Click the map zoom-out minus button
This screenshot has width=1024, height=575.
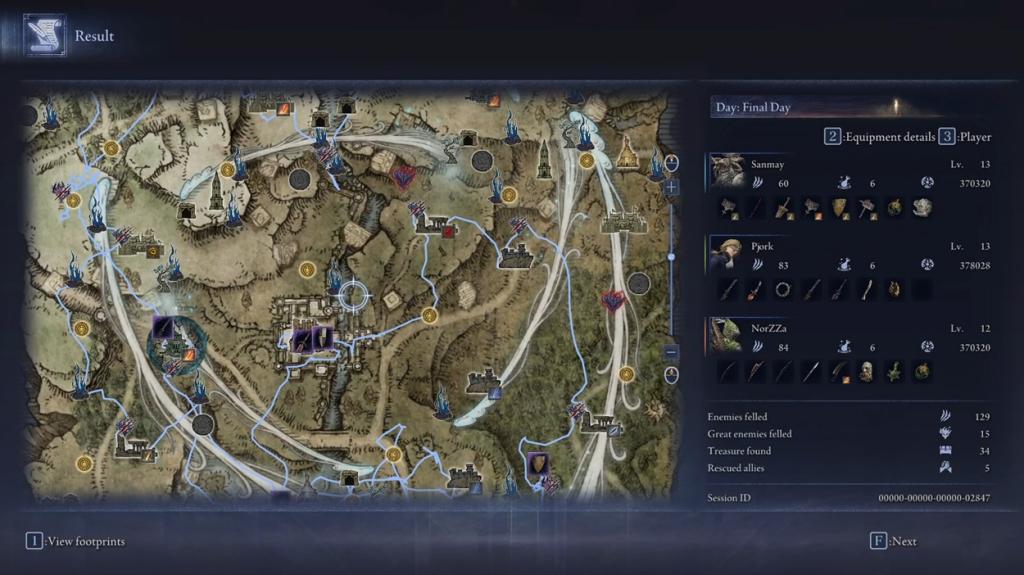(x=671, y=352)
